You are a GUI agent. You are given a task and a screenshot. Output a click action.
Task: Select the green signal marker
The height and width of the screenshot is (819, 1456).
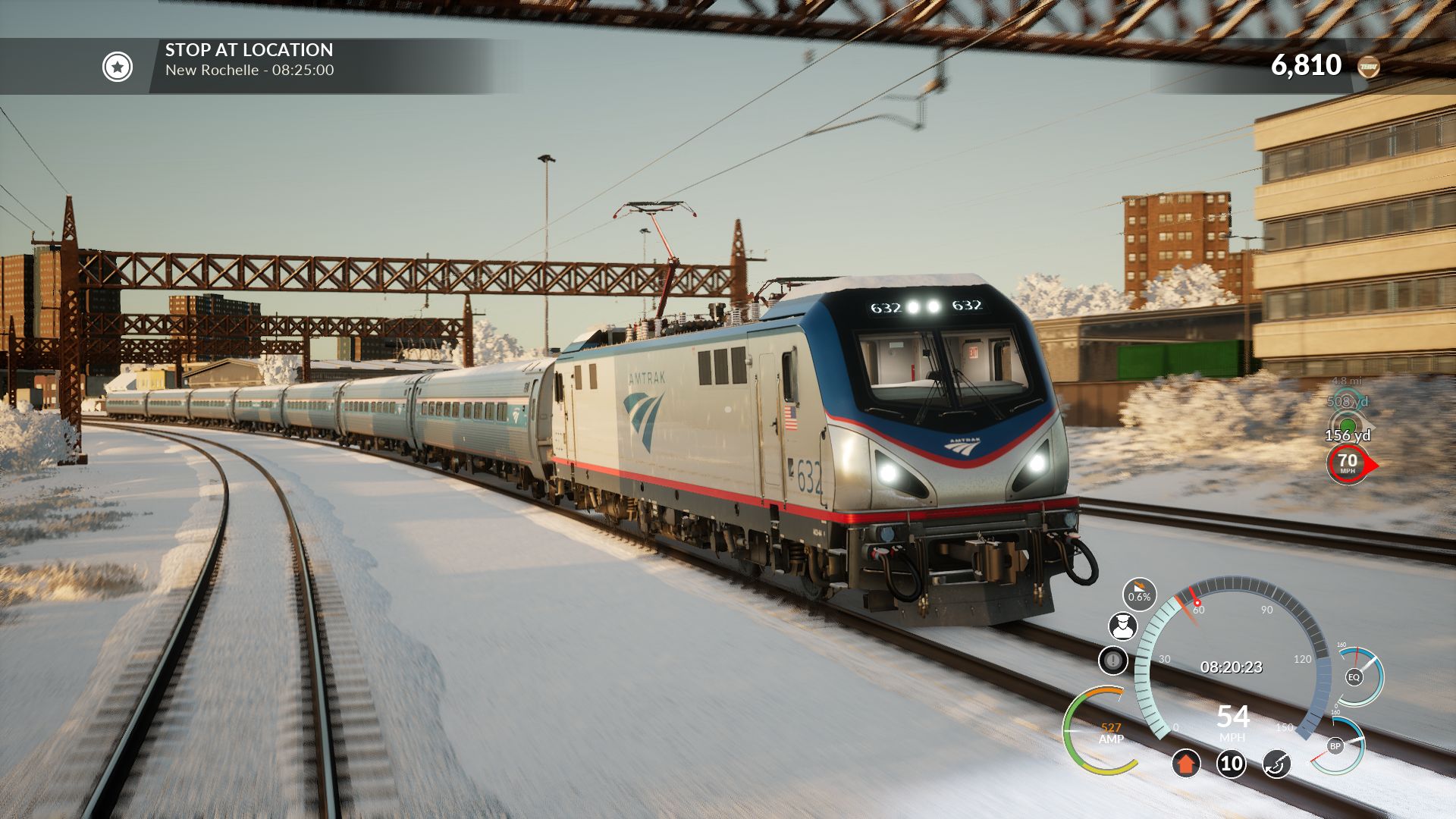[x=1347, y=424]
